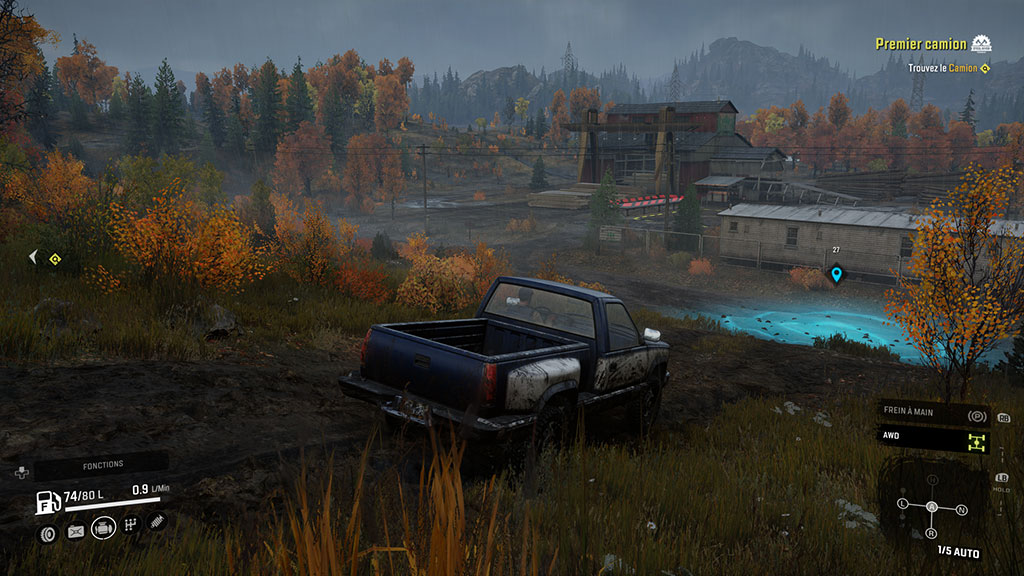Choose the gearbox status icon
1024x576 pixels.
pos(130,525)
